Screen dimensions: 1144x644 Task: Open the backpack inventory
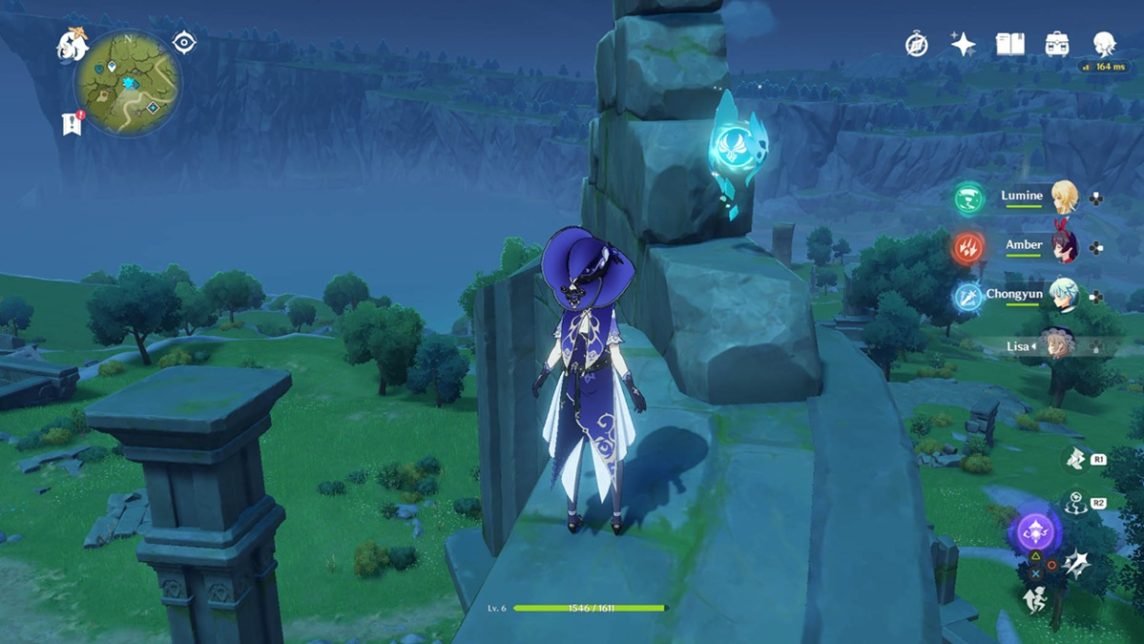tap(1057, 44)
